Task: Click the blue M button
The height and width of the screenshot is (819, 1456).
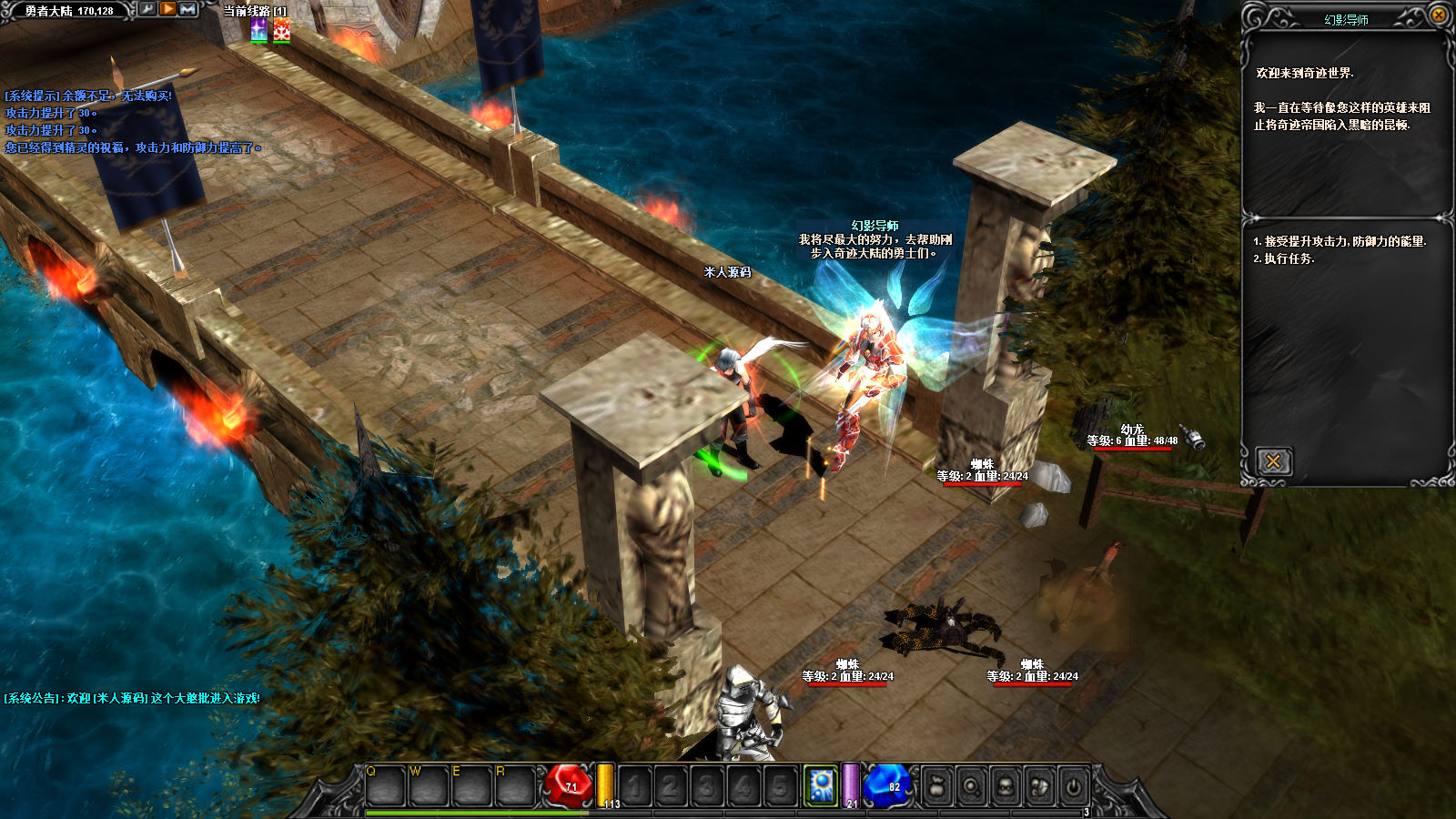Action: tap(188, 9)
